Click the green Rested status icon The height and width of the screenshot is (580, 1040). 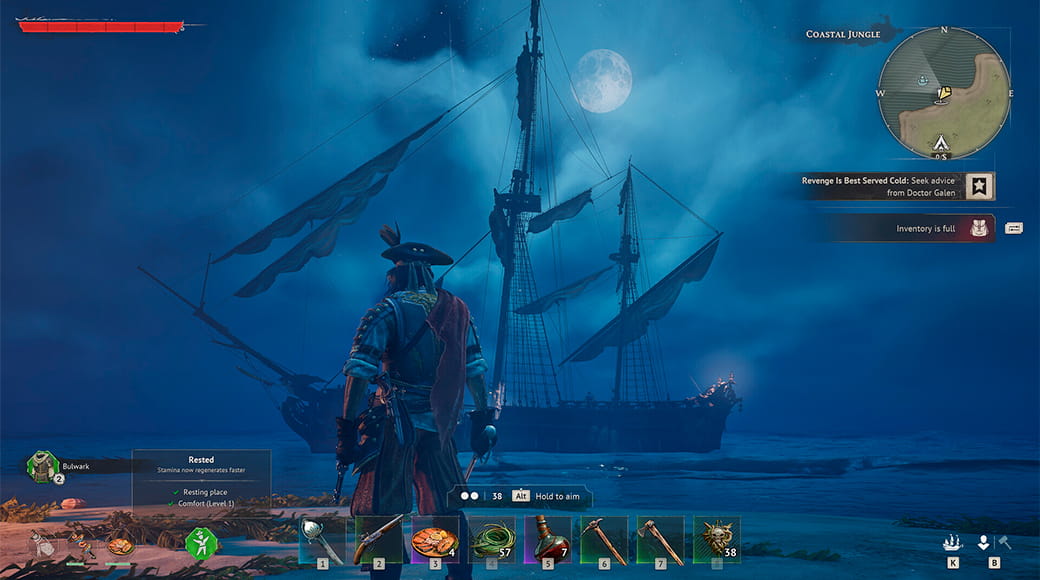click(201, 543)
